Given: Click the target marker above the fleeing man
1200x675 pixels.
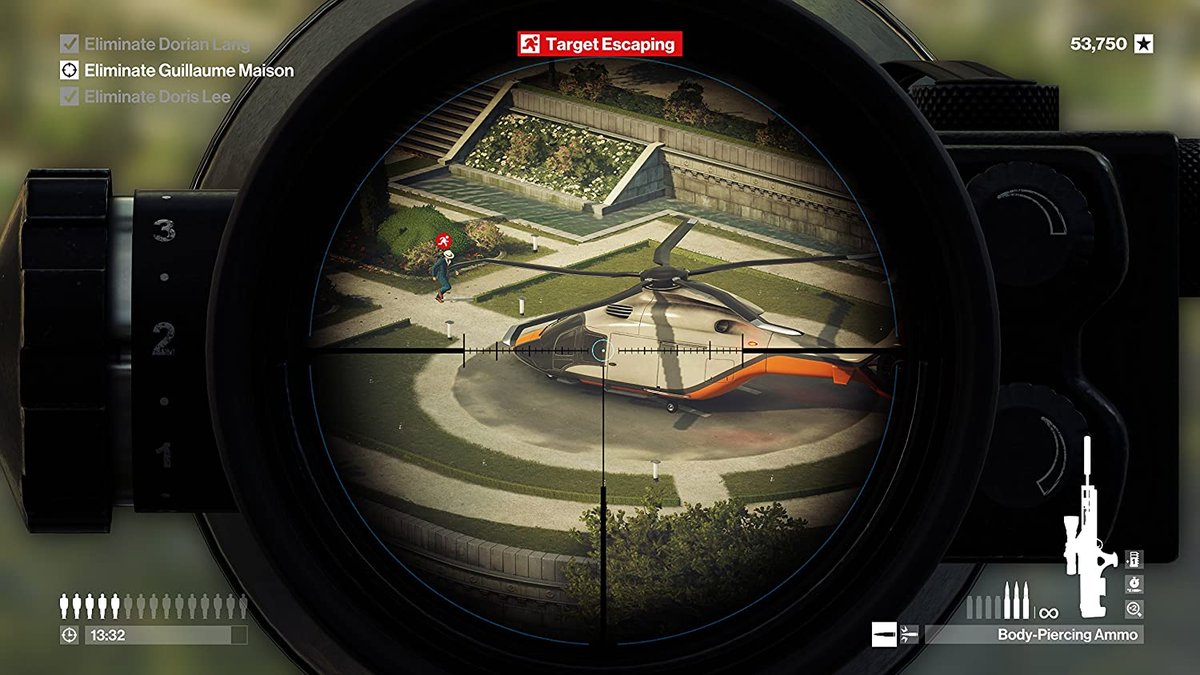Looking at the screenshot, I should (443, 241).
